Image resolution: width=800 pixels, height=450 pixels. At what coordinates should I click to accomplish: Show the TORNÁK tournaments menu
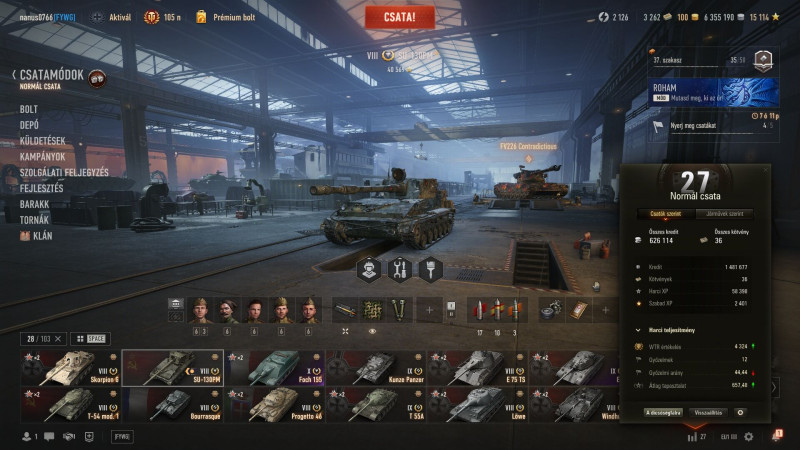tap(34, 220)
